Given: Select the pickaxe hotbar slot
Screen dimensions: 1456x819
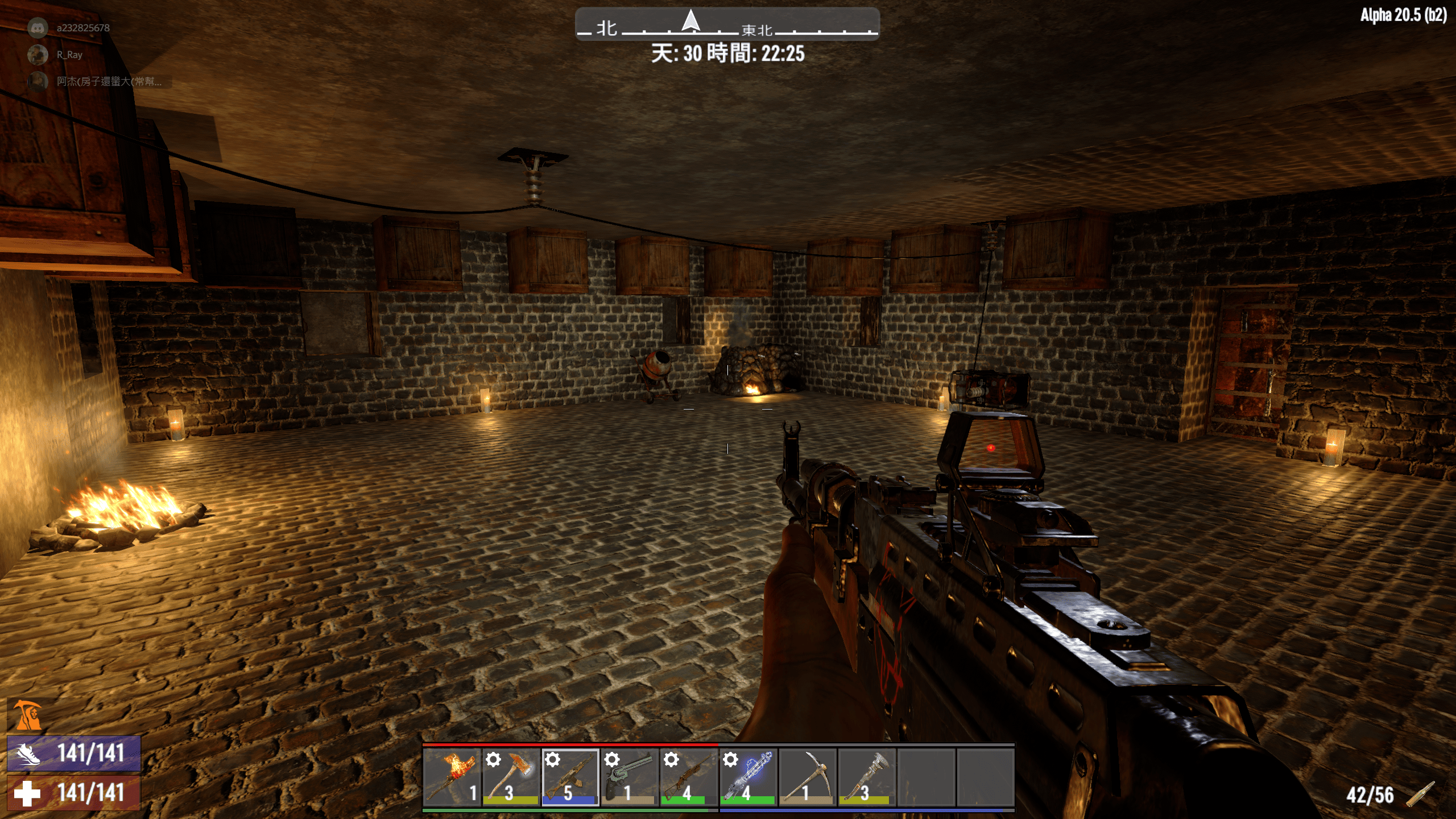Looking at the screenshot, I should 807,777.
